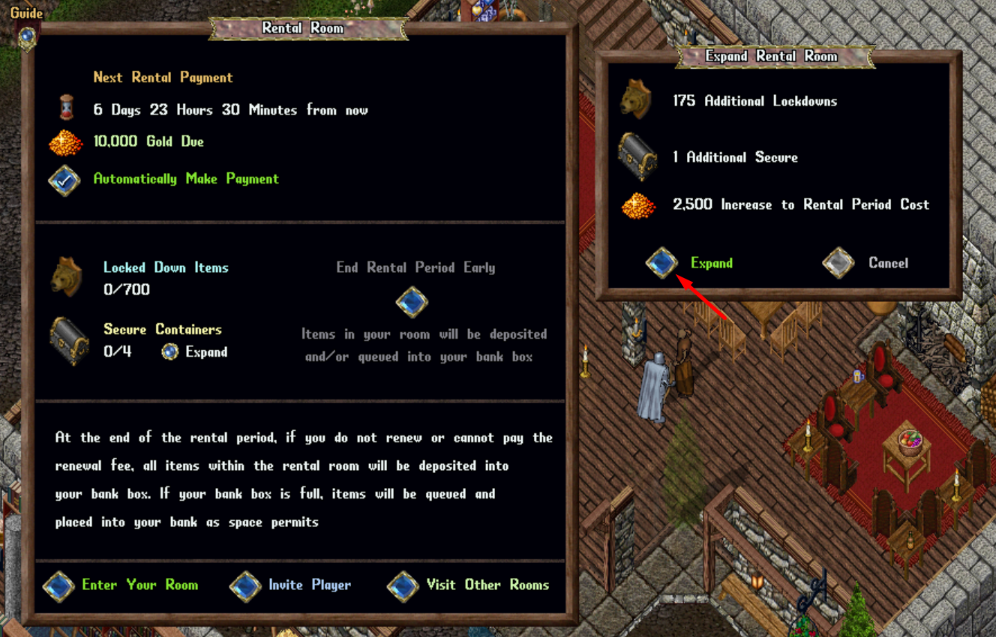
Task: Expand Secure Containers in Rental Room panel
Action: click(x=170, y=352)
